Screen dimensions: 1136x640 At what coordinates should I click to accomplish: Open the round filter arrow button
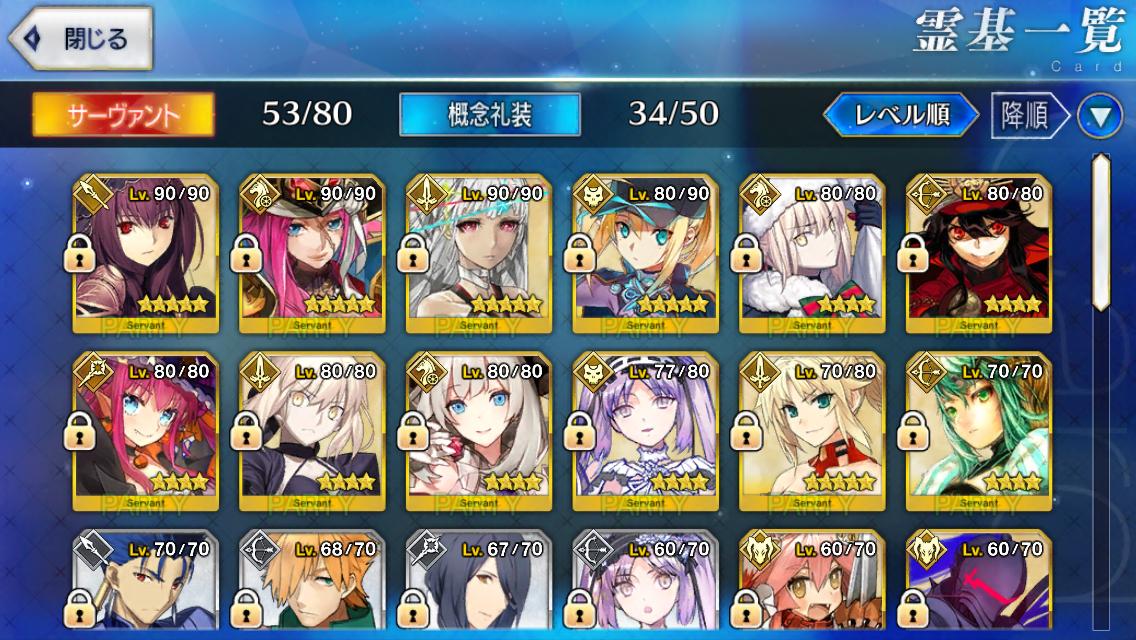[x=1099, y=117]
